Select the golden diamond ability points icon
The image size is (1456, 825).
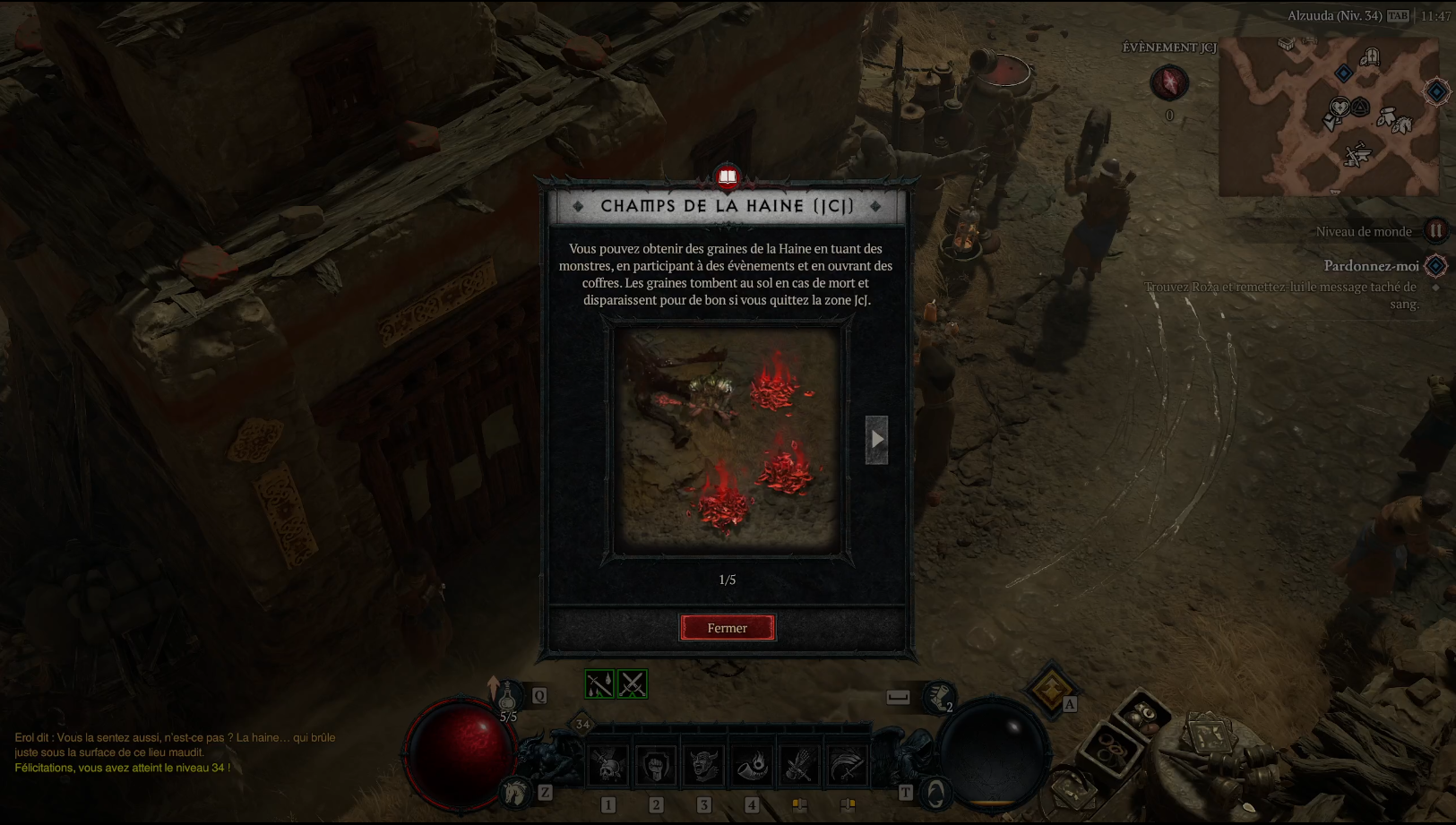(x=1051, y=689)
